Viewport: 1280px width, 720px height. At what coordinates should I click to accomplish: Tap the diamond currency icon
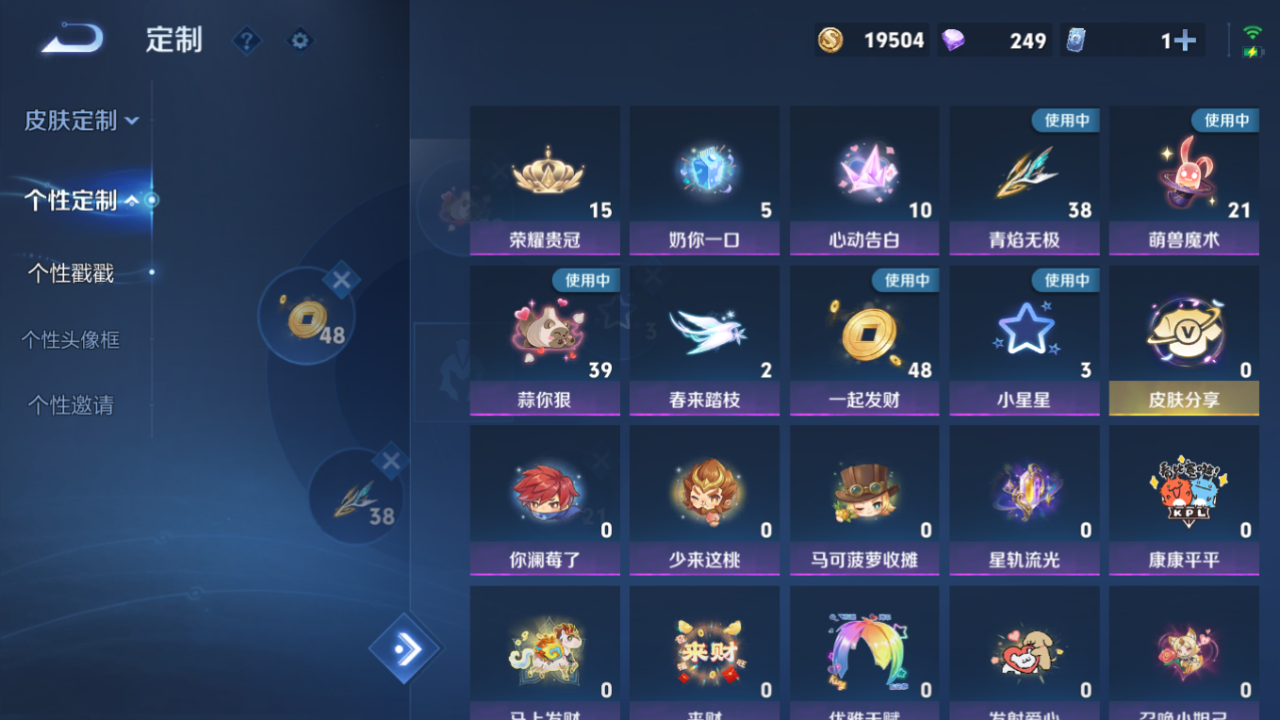(x=956, y=40)
